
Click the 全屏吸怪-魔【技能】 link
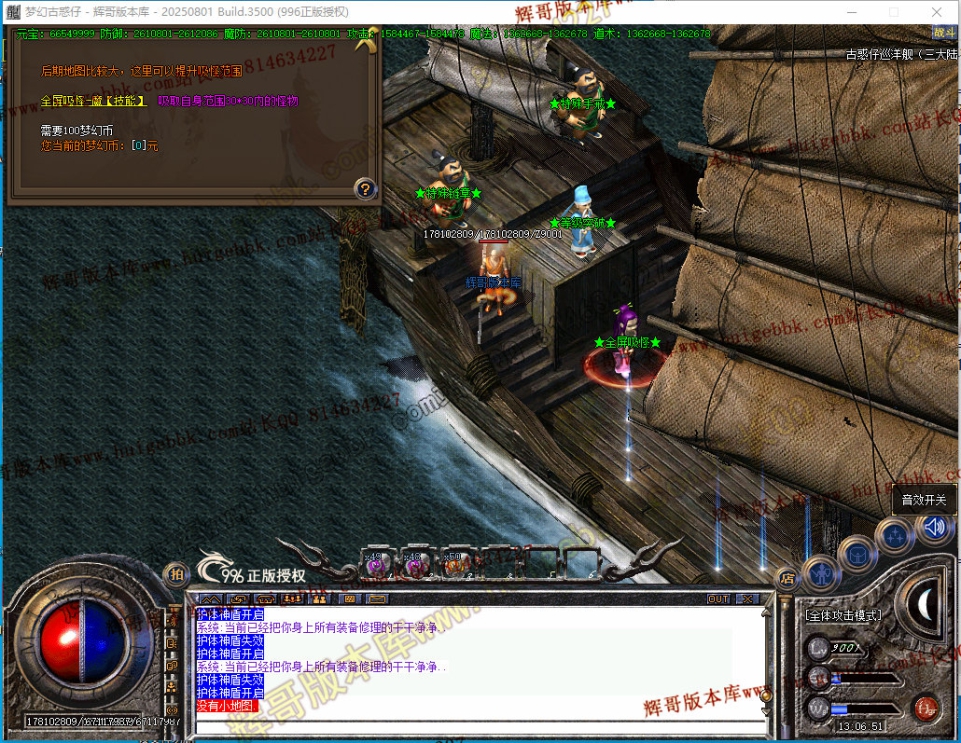pyautogui.click(x=93, y=101)
